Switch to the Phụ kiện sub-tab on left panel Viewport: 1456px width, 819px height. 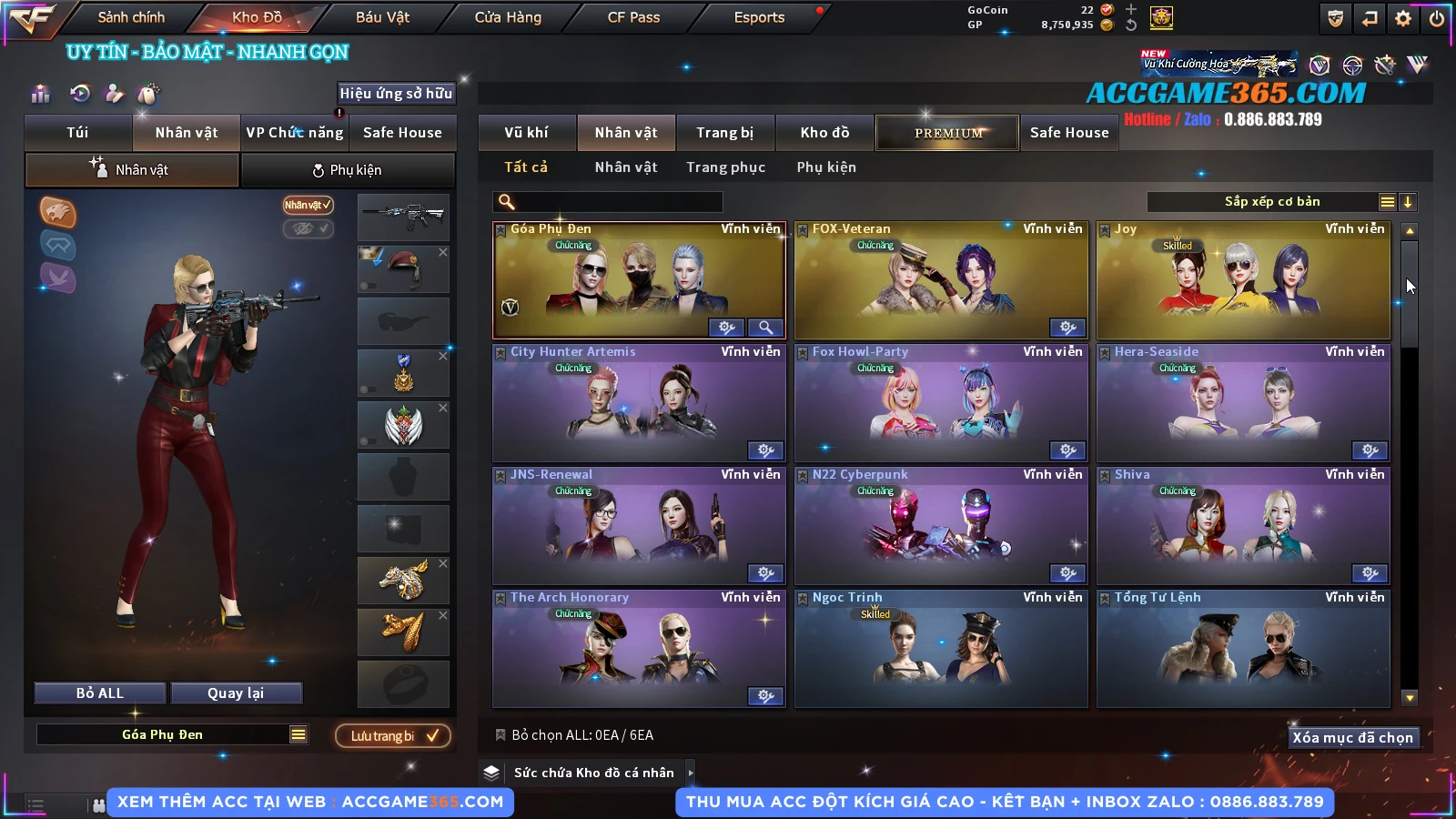[348, 170]
